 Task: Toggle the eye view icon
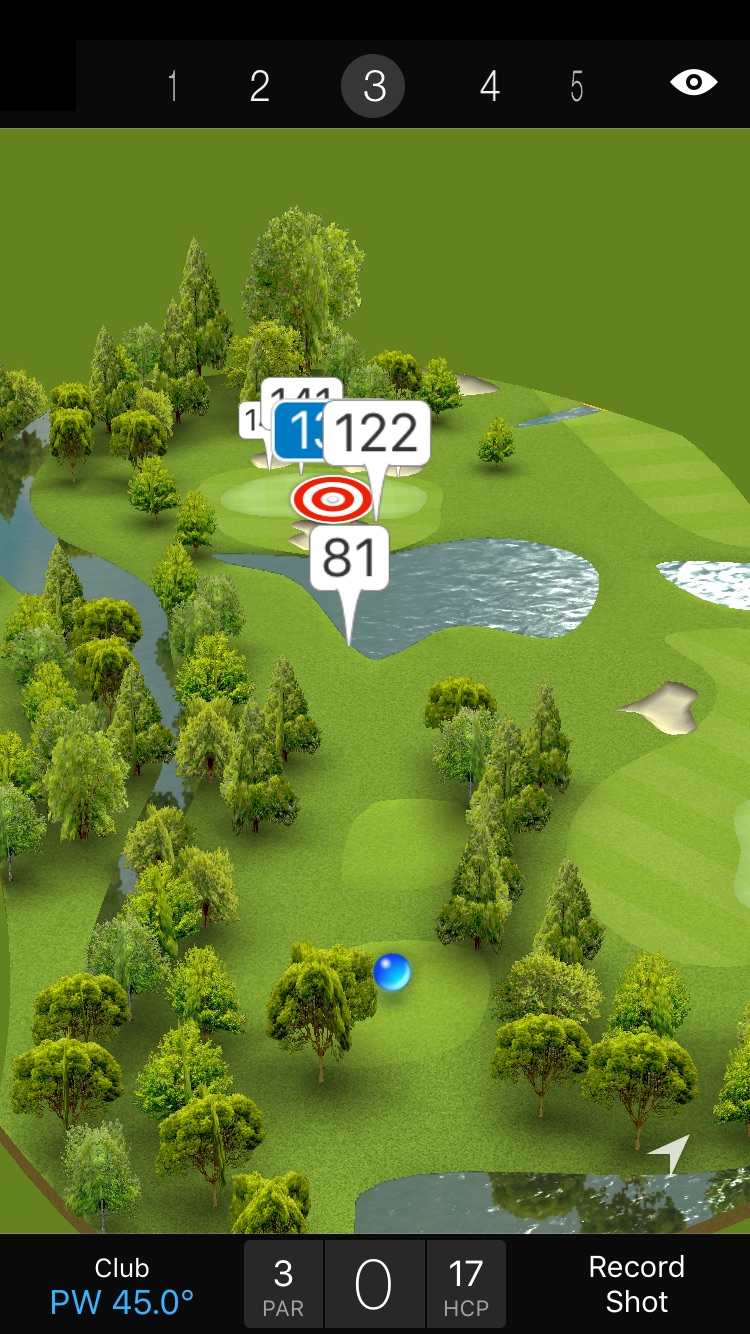694,83
